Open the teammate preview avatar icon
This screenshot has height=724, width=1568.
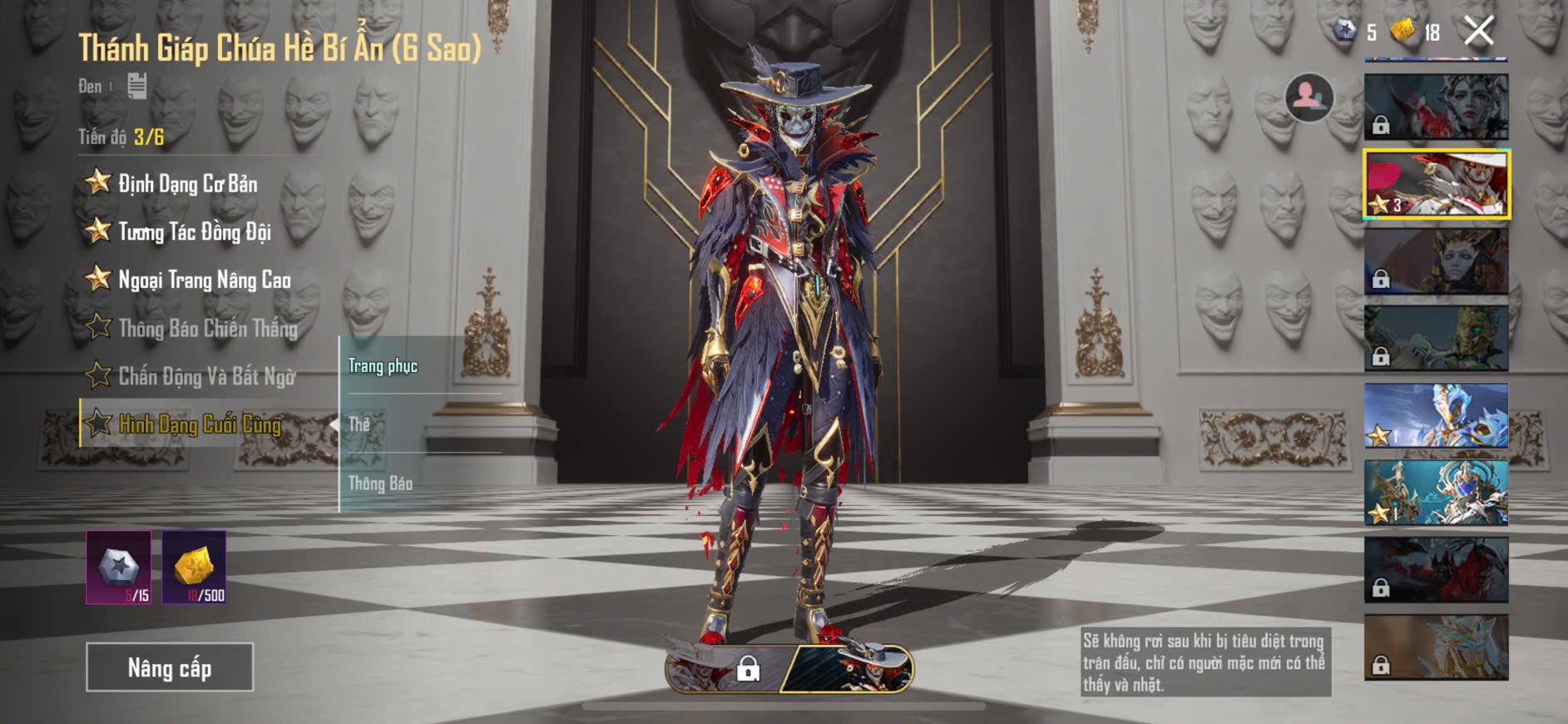1309,97
